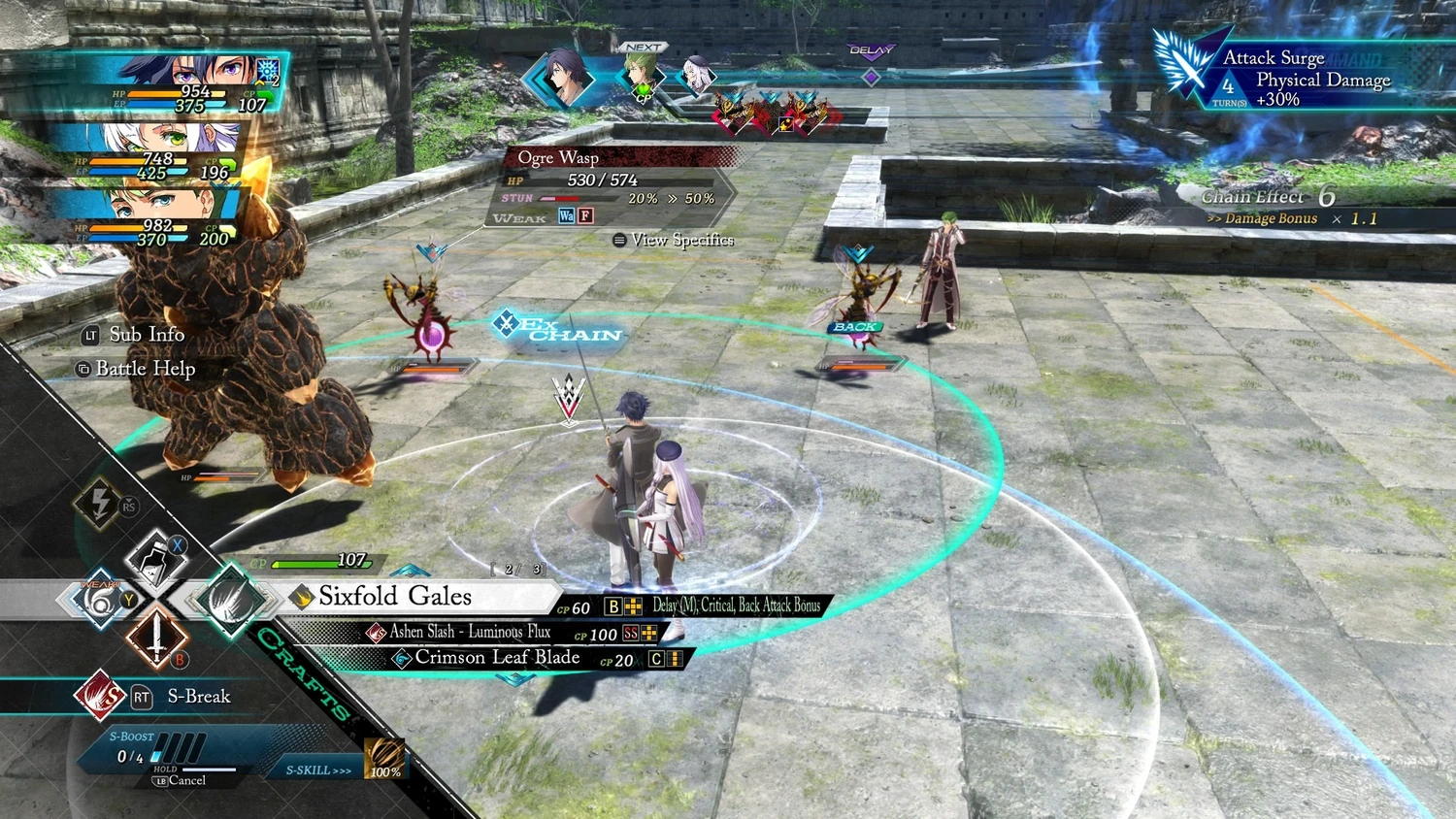Trigger the S-Break command
Image resolution: width=1456 pixels, height=819 pixels.
[198, 697]
